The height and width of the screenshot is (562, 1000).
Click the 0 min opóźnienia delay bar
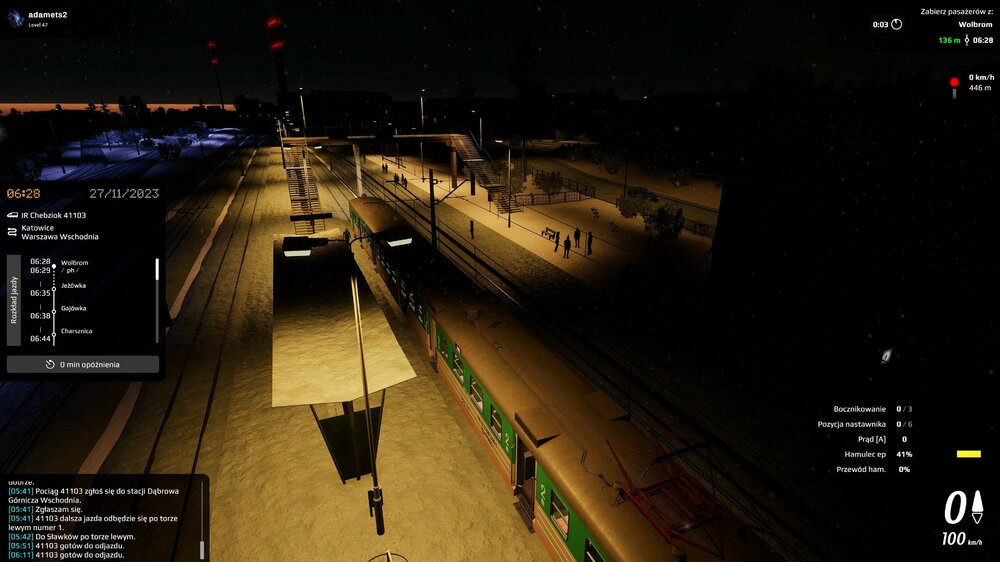(x=83, y=364)
